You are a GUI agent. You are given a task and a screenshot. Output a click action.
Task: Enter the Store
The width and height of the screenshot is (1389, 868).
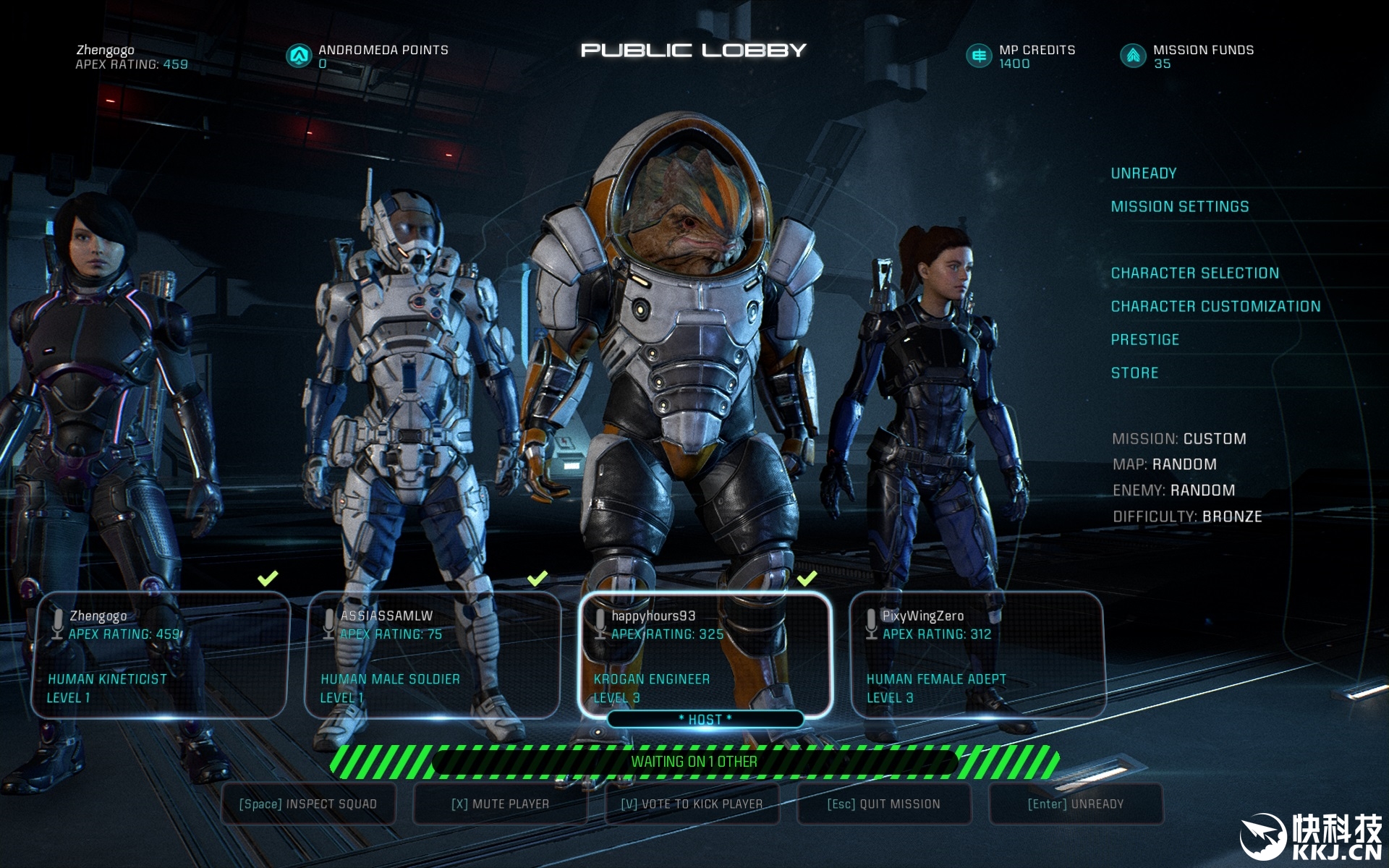(1134, 373)
